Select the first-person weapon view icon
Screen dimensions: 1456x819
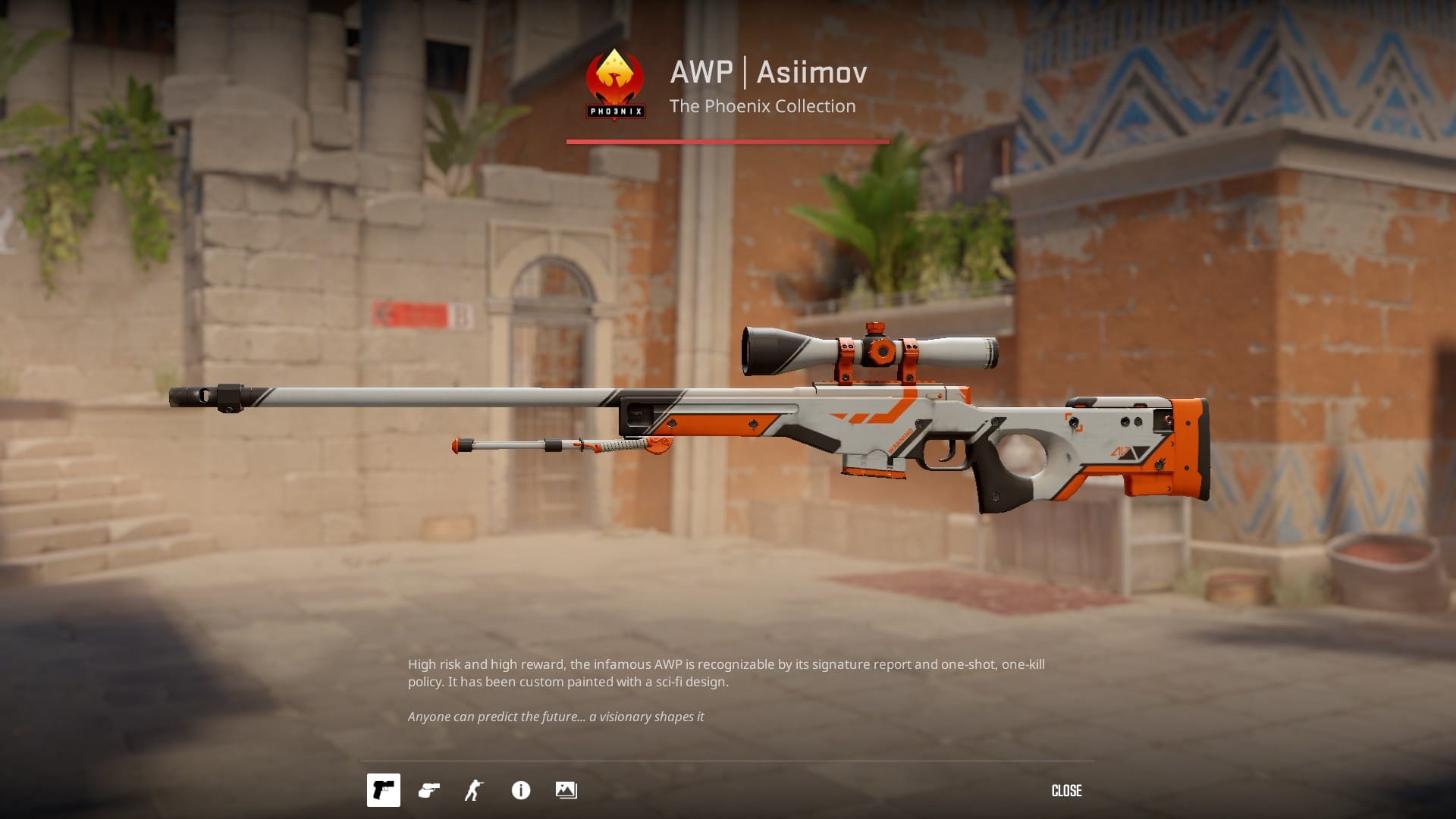point(383,790)
